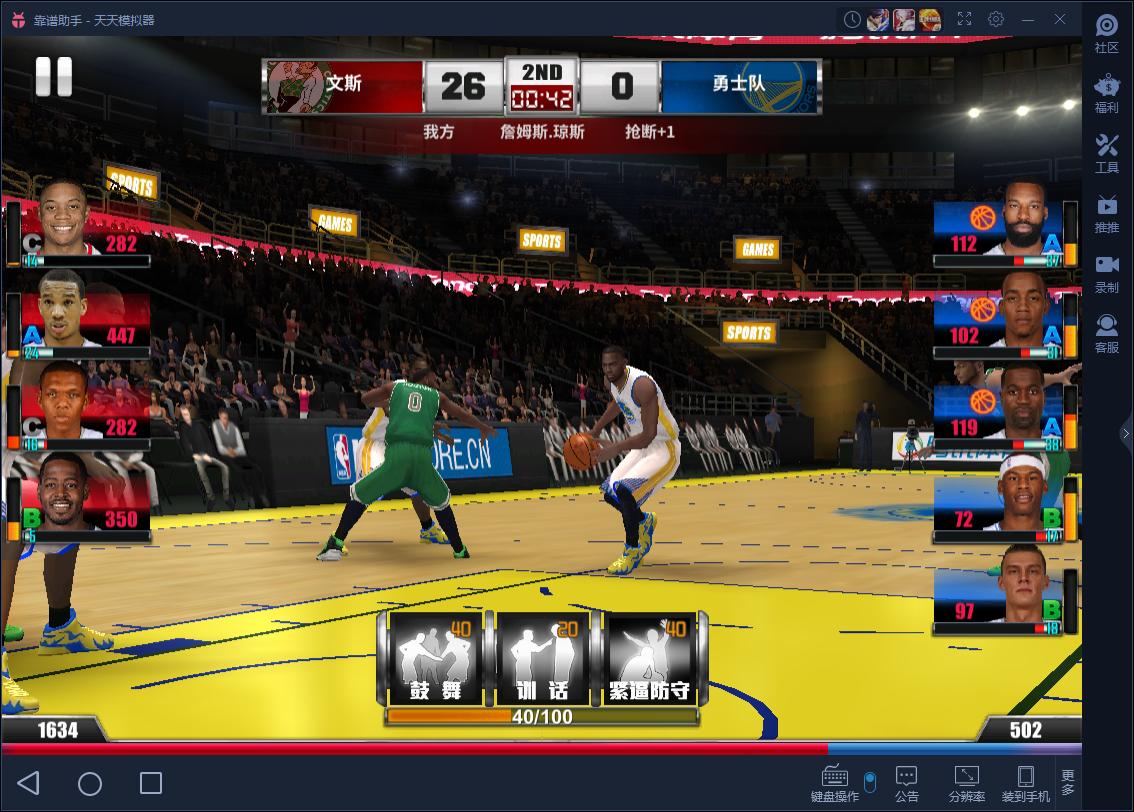The image size is (1134, 812).
Task: Open the 社区 community panel
Action: tap(1106, 34)
